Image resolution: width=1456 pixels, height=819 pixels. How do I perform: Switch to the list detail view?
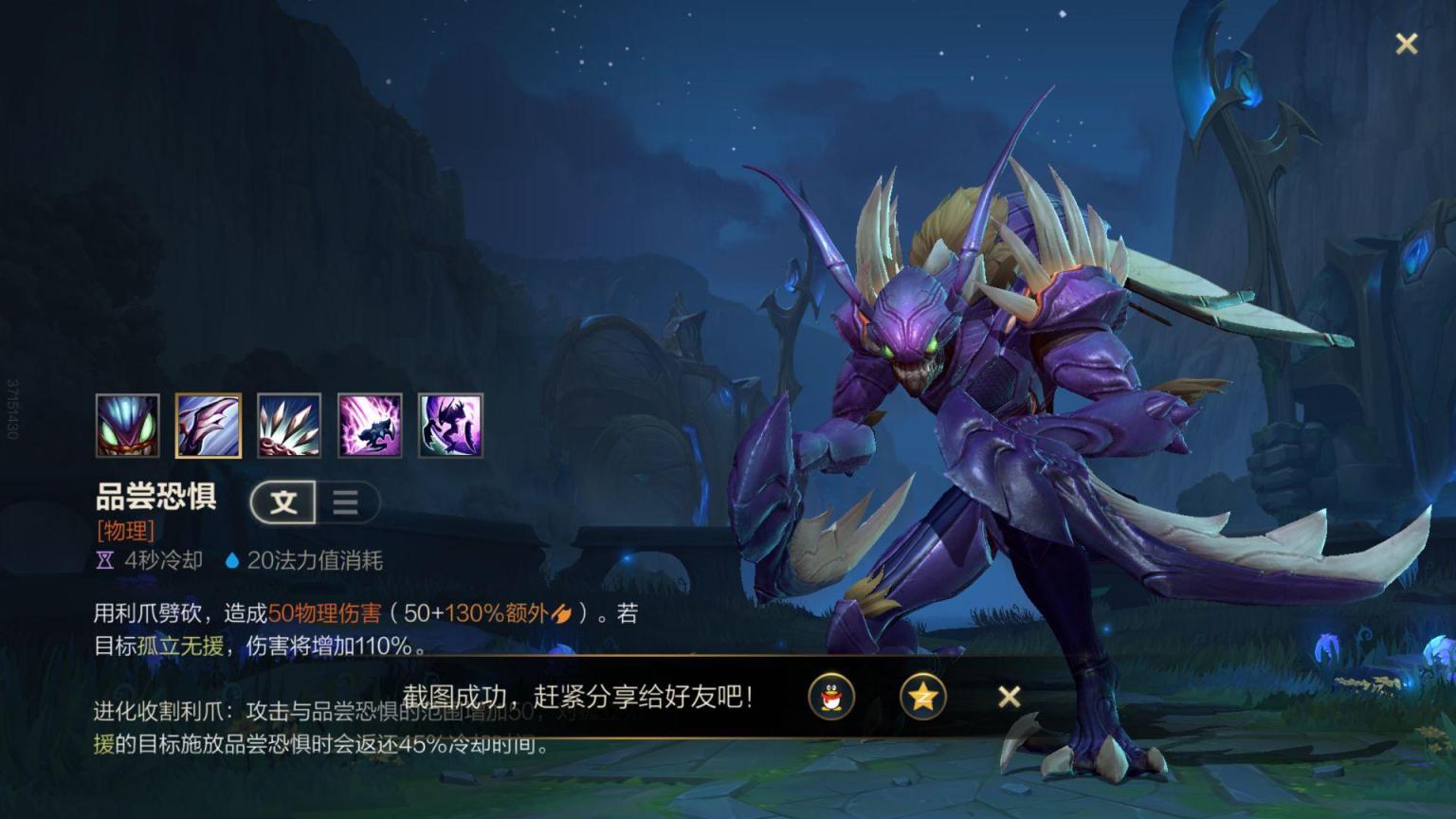point(346,502)
